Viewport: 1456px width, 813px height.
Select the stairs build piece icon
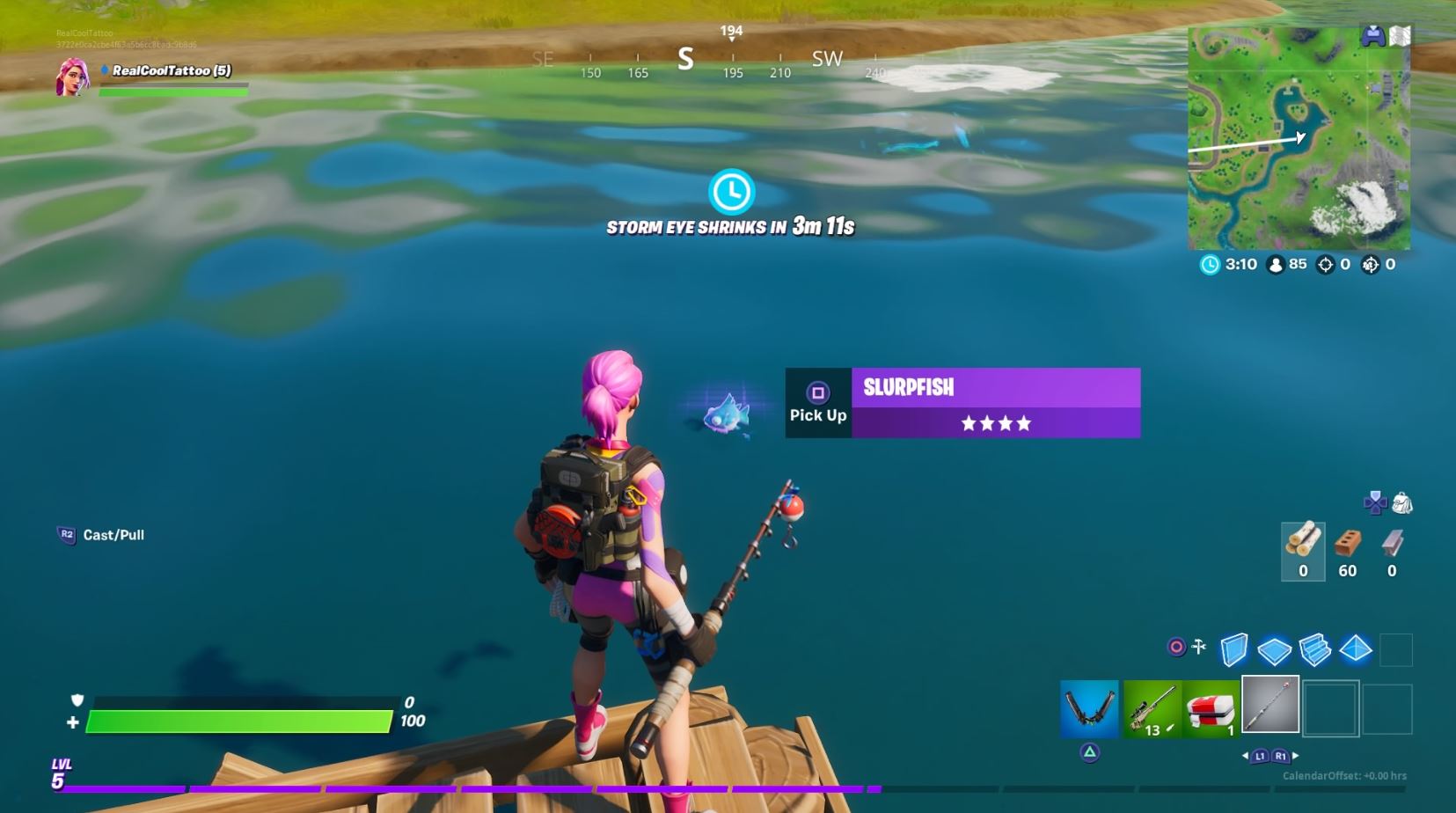[x=1314, y=651]
